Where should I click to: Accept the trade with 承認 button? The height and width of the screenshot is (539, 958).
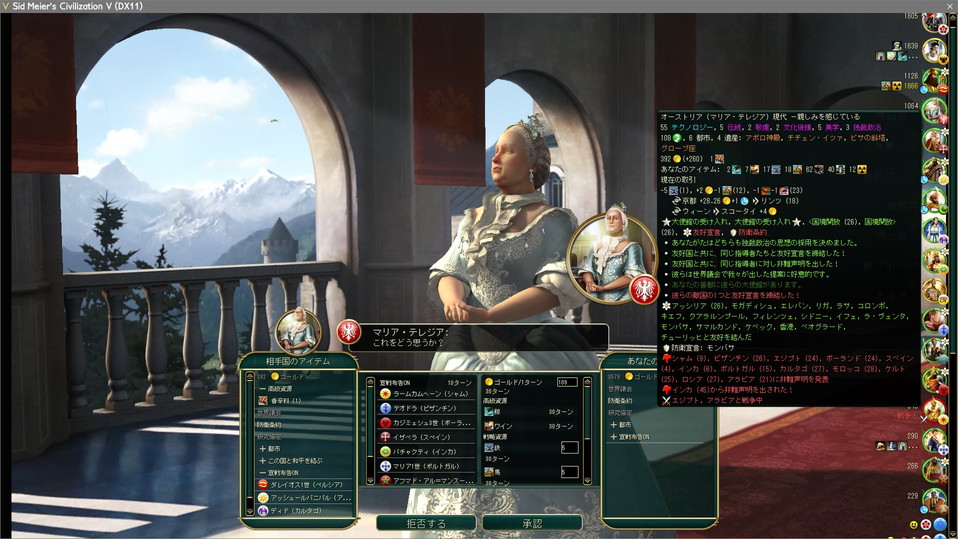tap(531, 523)
